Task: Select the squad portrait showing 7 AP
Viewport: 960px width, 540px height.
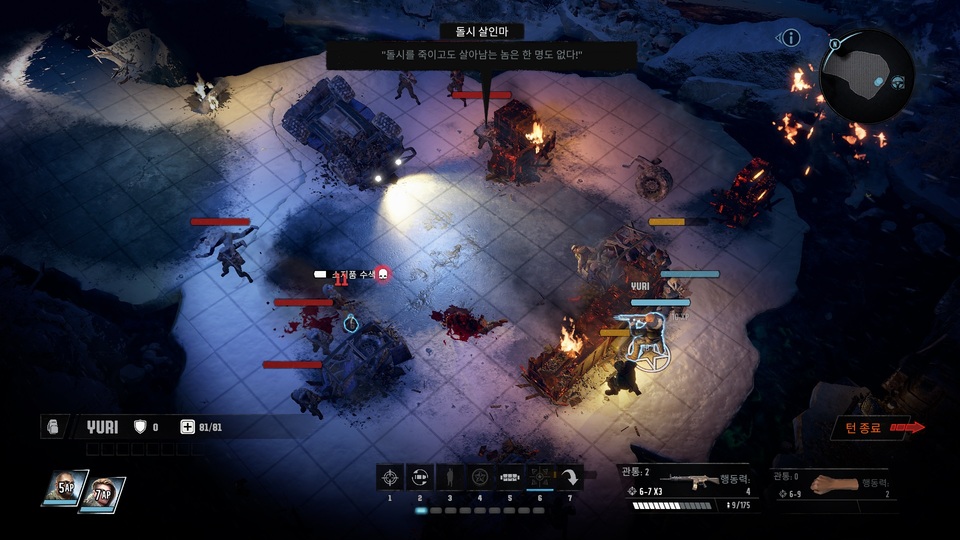Action: pyautogui.click(x=102, y=494)
